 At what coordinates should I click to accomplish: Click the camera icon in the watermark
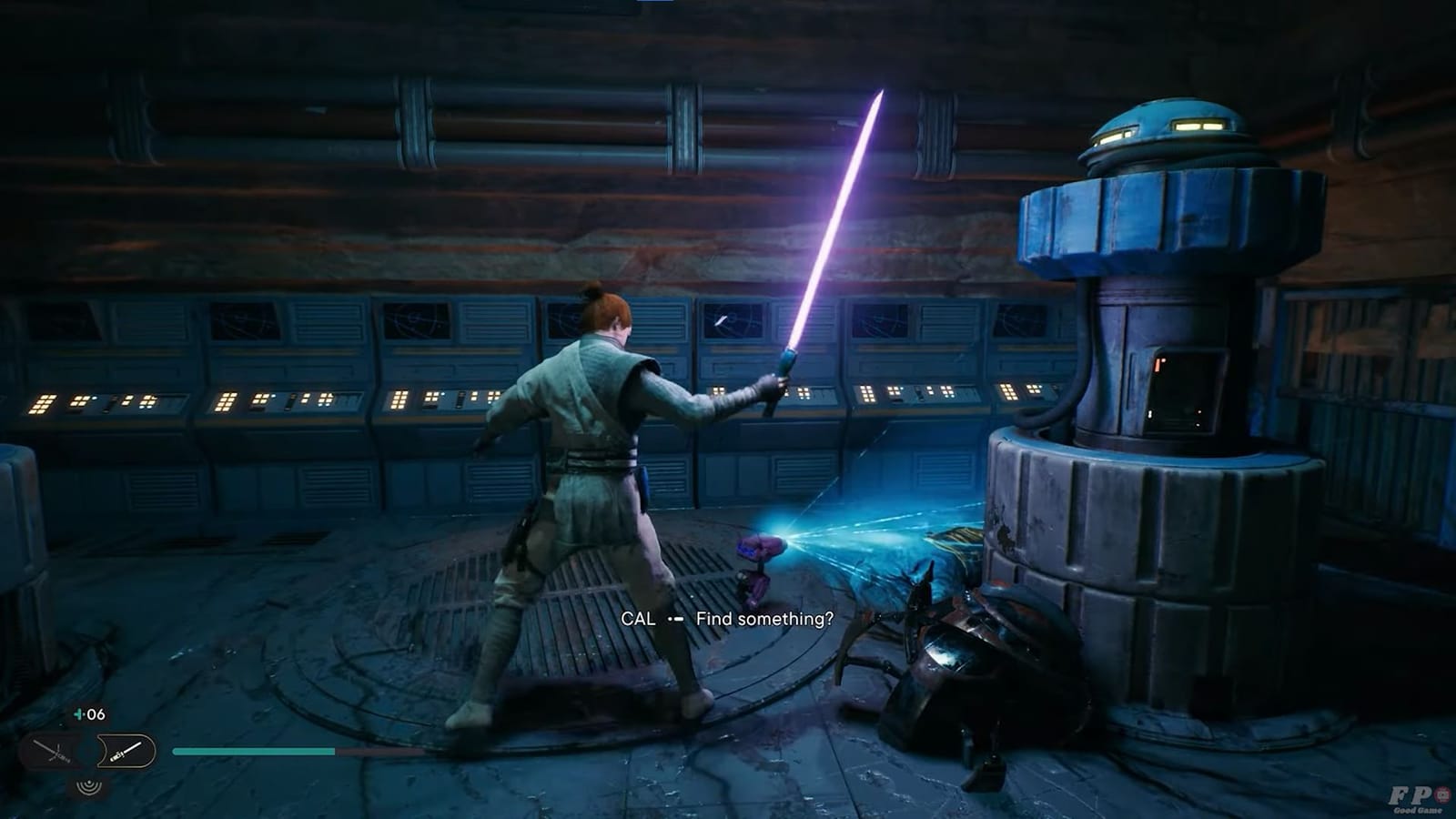1441,794
